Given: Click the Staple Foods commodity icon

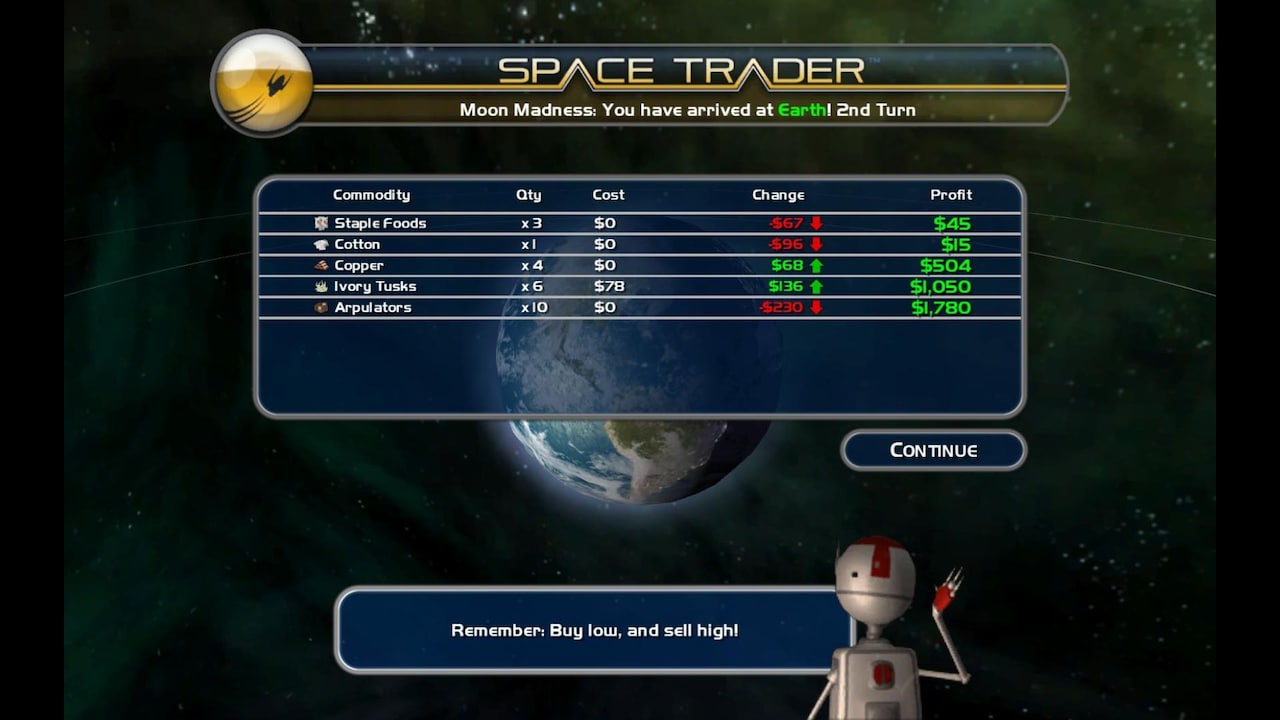Looking at the screenshot, I should tap(321, 223).
